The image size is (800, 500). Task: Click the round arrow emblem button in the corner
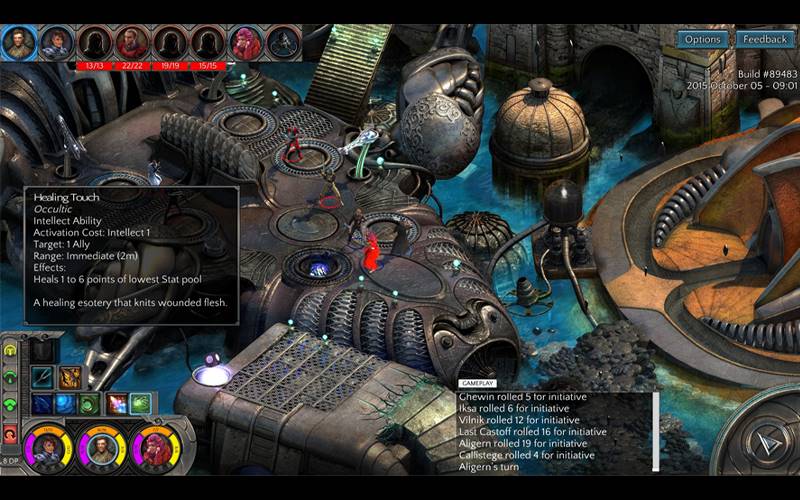pyautogui.click(x=765, y=440)
